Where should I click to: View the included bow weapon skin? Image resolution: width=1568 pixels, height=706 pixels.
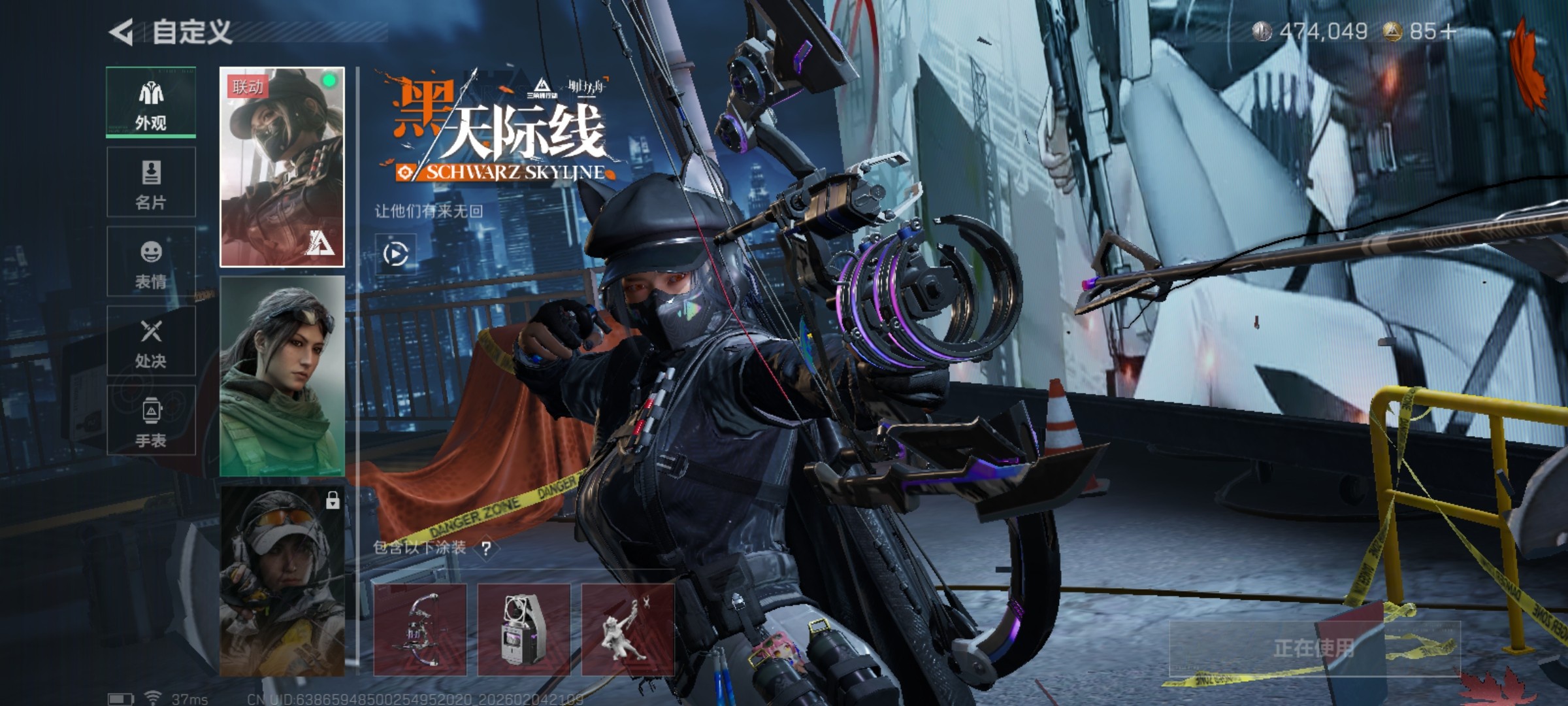(420, 630)
